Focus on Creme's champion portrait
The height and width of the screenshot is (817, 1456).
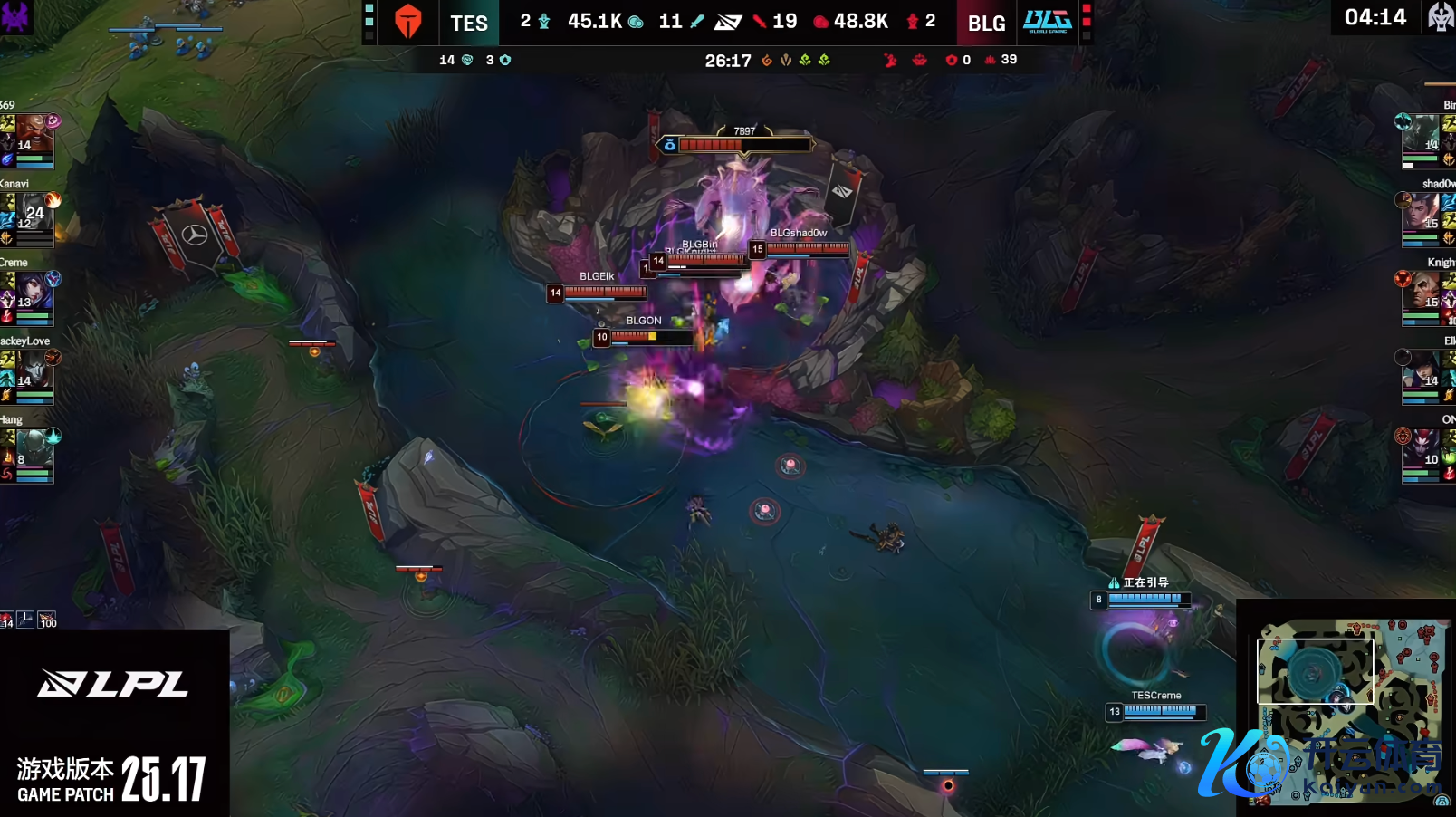click(34, 292)
